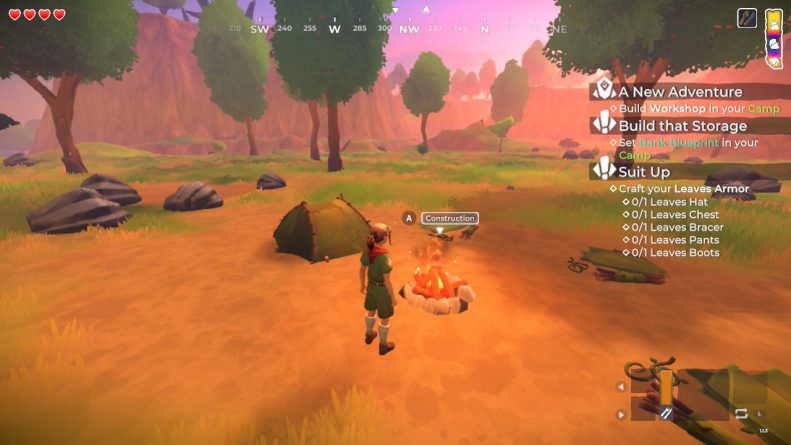Select the Construction label above the campfire
The height and width of the screenshot is (445, 791).
(449, 218)
